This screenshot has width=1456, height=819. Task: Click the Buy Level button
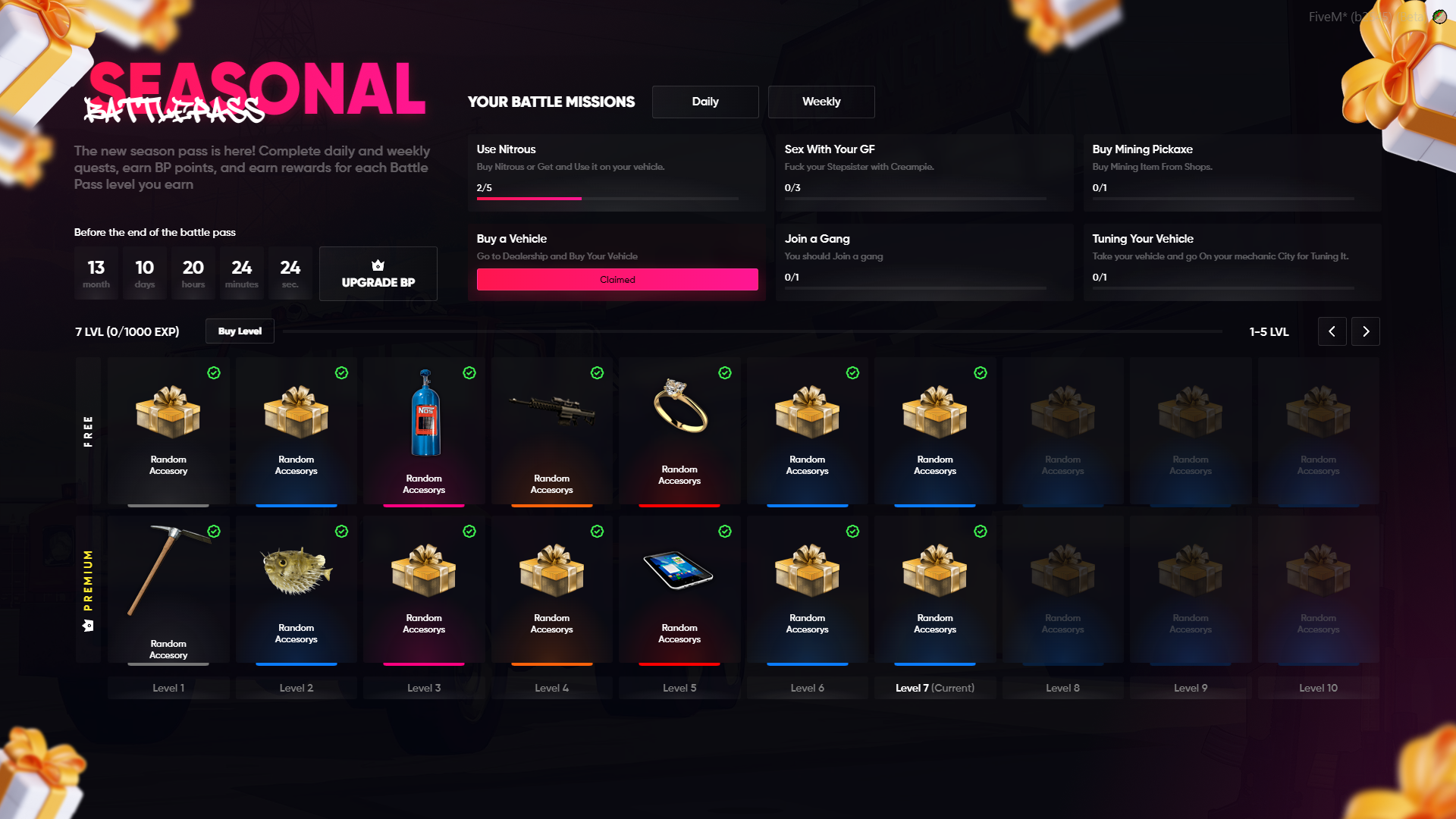pos(240,331)
